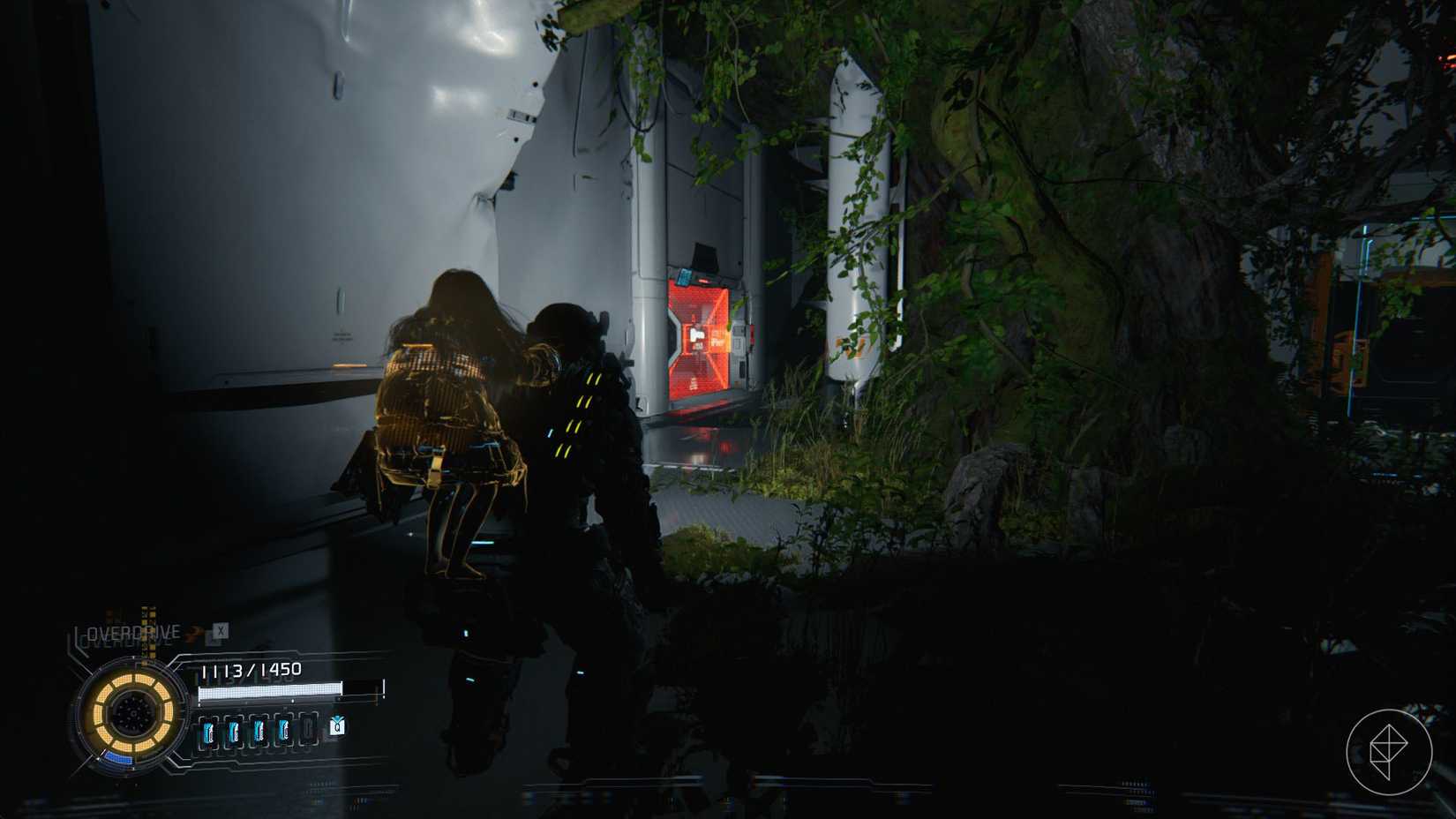Click the 1113/1450 ammo counter text

click(251, 669)
